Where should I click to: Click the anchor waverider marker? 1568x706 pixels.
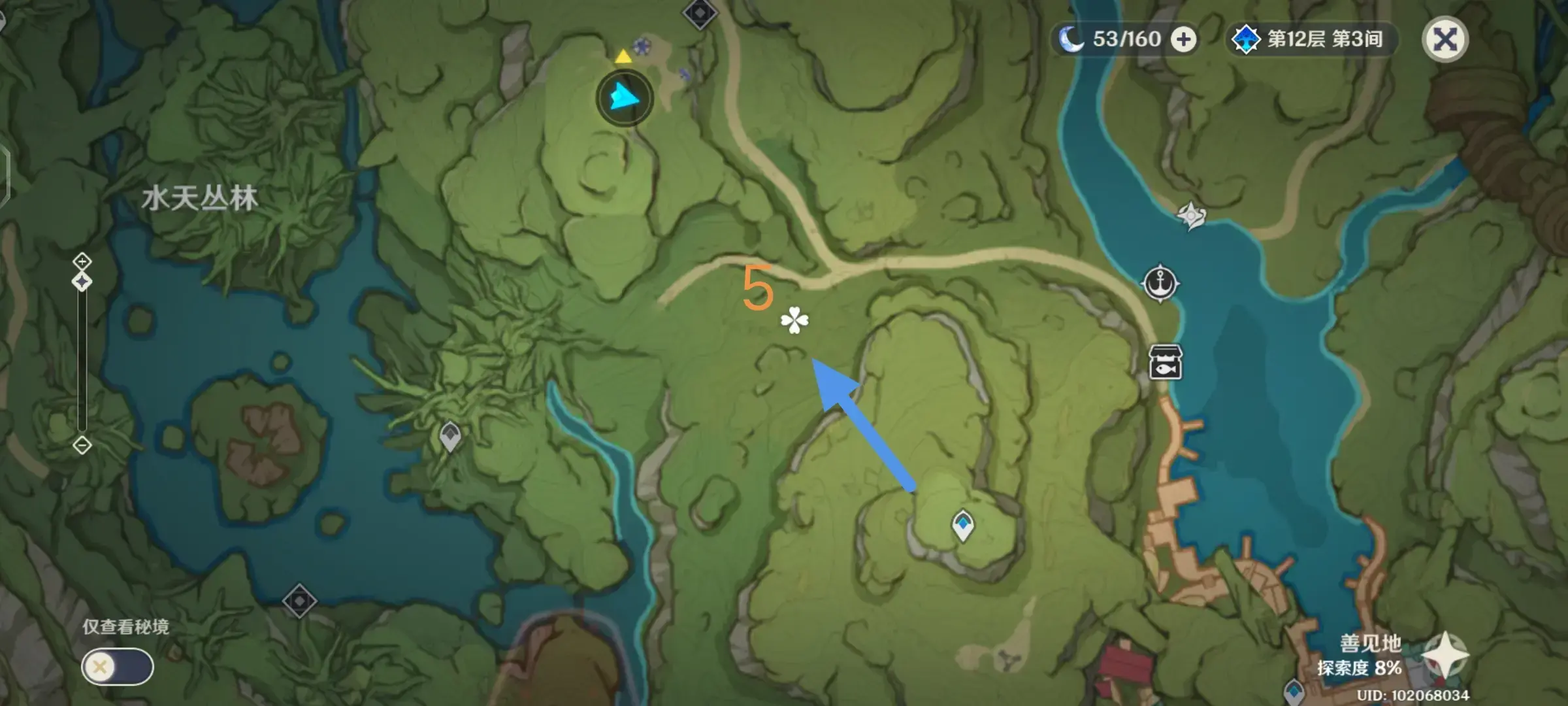click(1160, 284)
